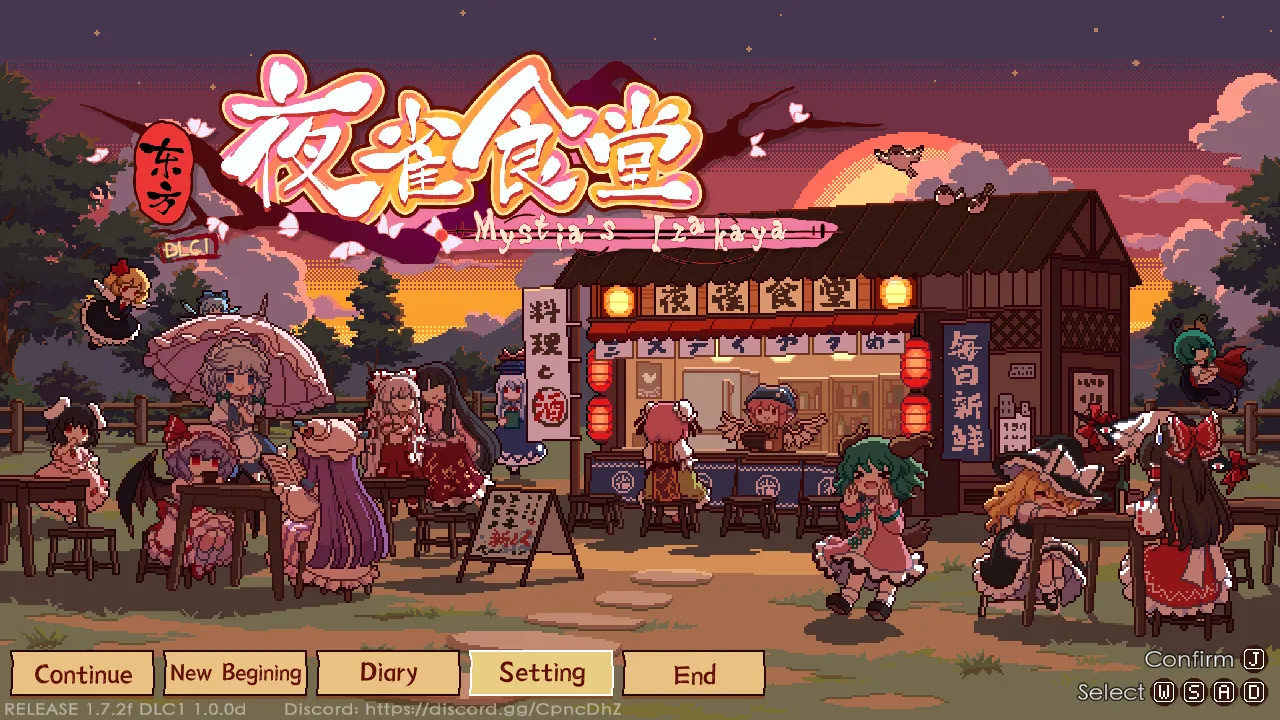Click New Begining to start fresh
1280x720 pixels.
(236, 673)
